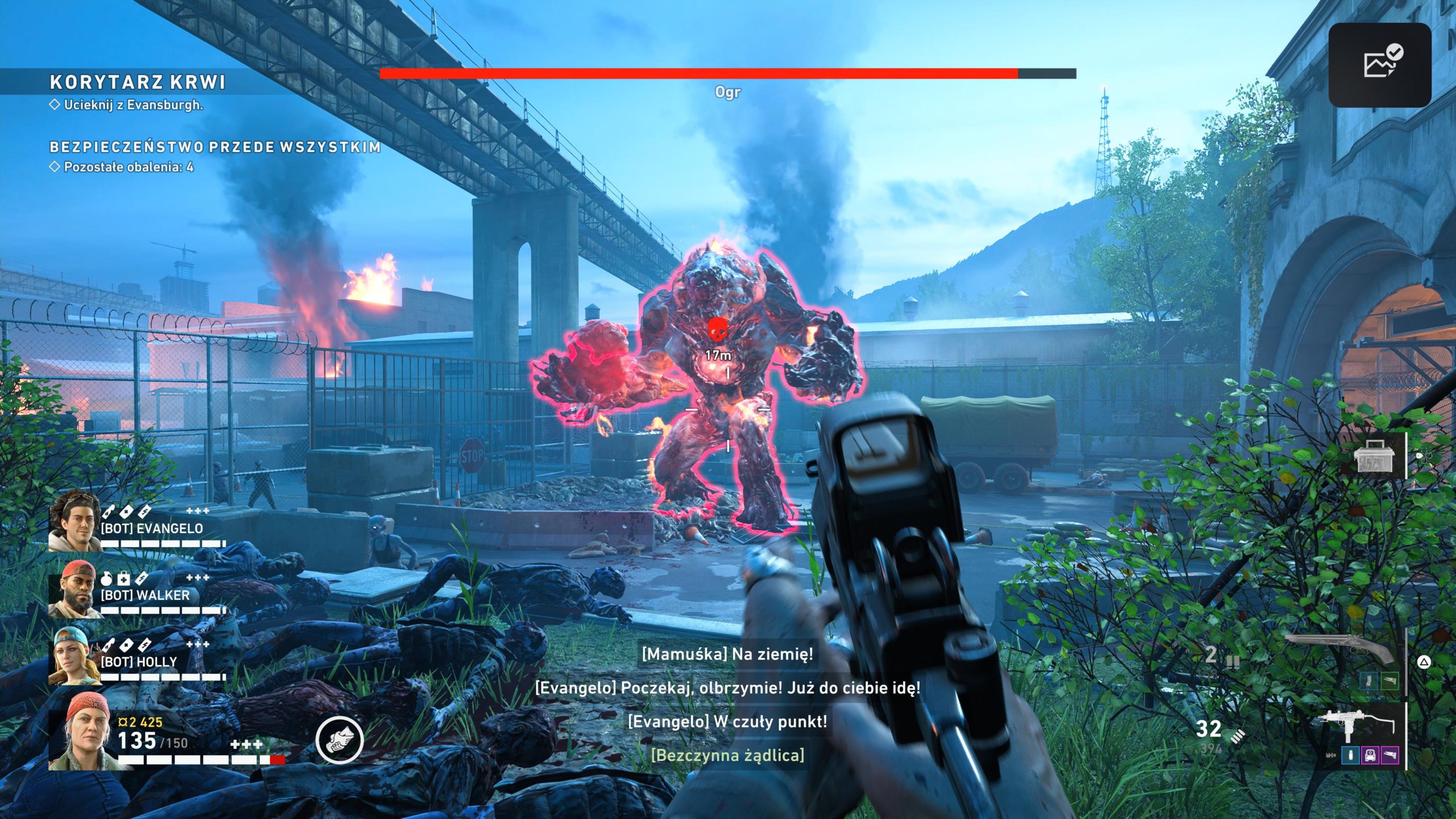Select the ammo box item slot
Screen dimensions: 1456x819
pyautogui.click(x=1374, y=456)
